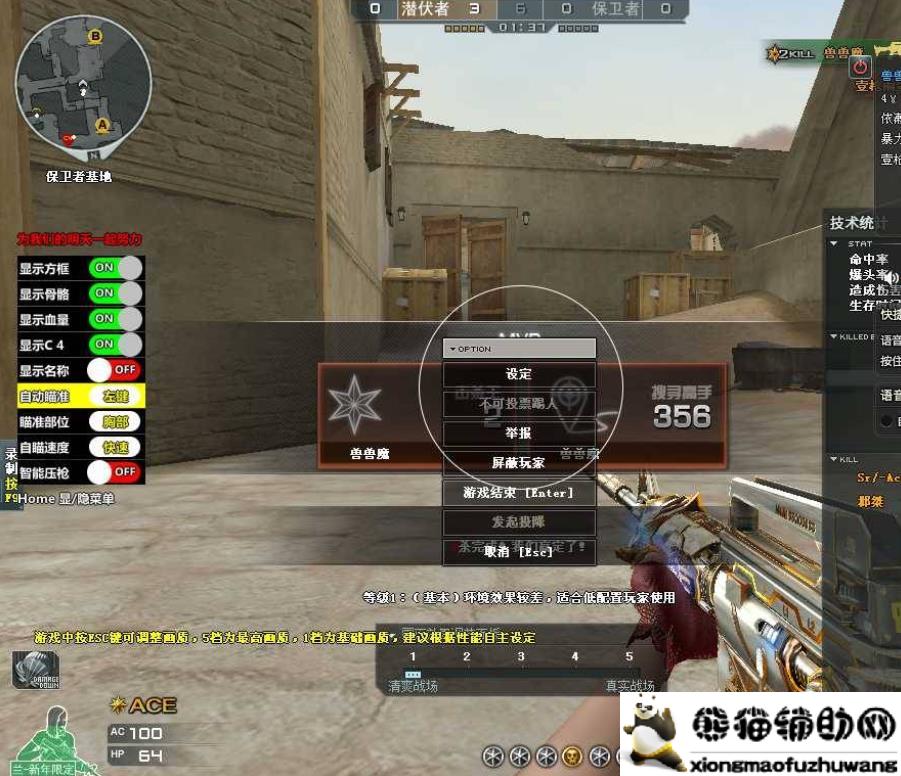Enable the 显示名称 toggle

click(x=115, y=370)
